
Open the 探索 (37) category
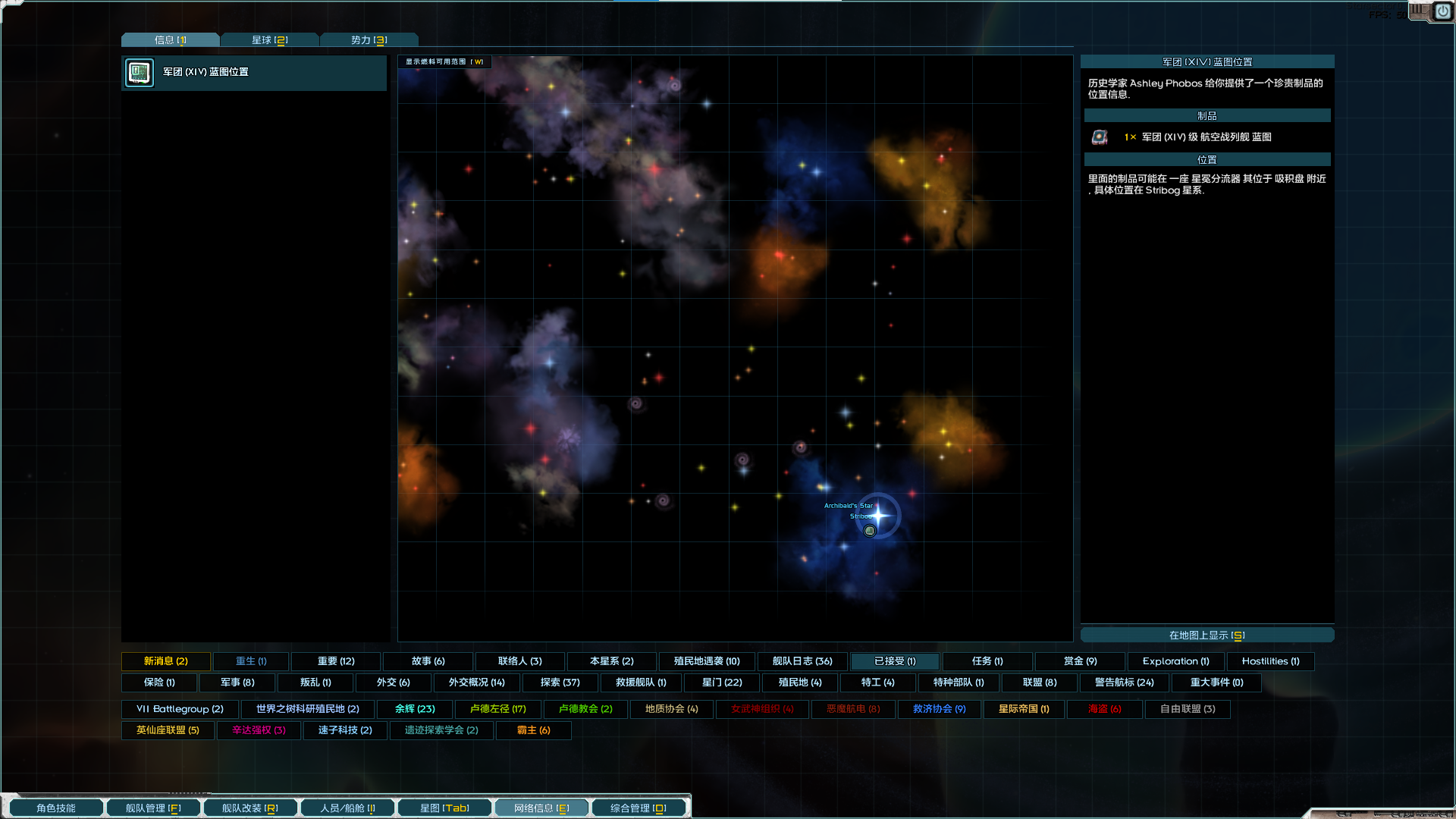[560, 682]
